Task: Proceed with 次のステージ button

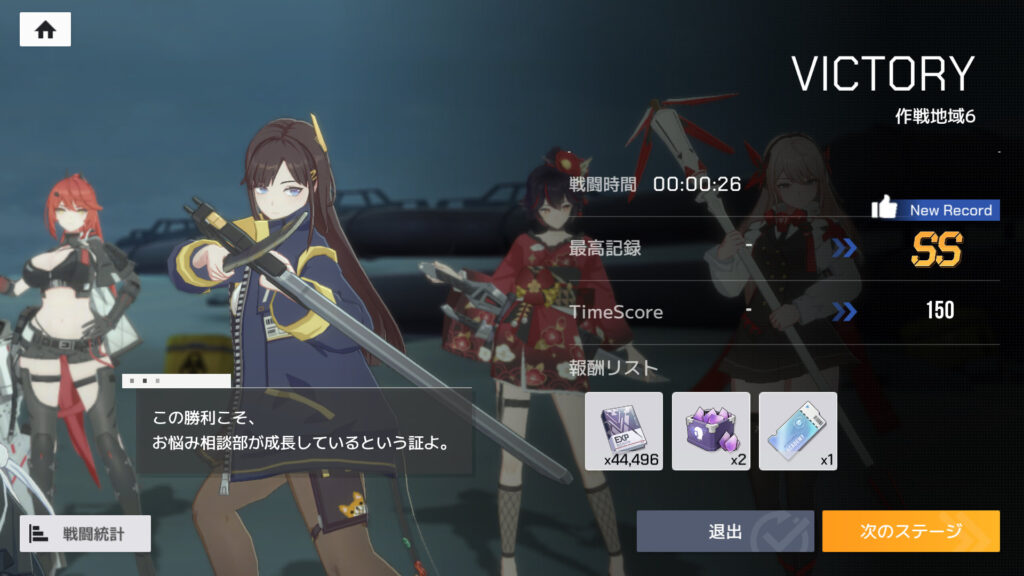Action: click(910, 531)
